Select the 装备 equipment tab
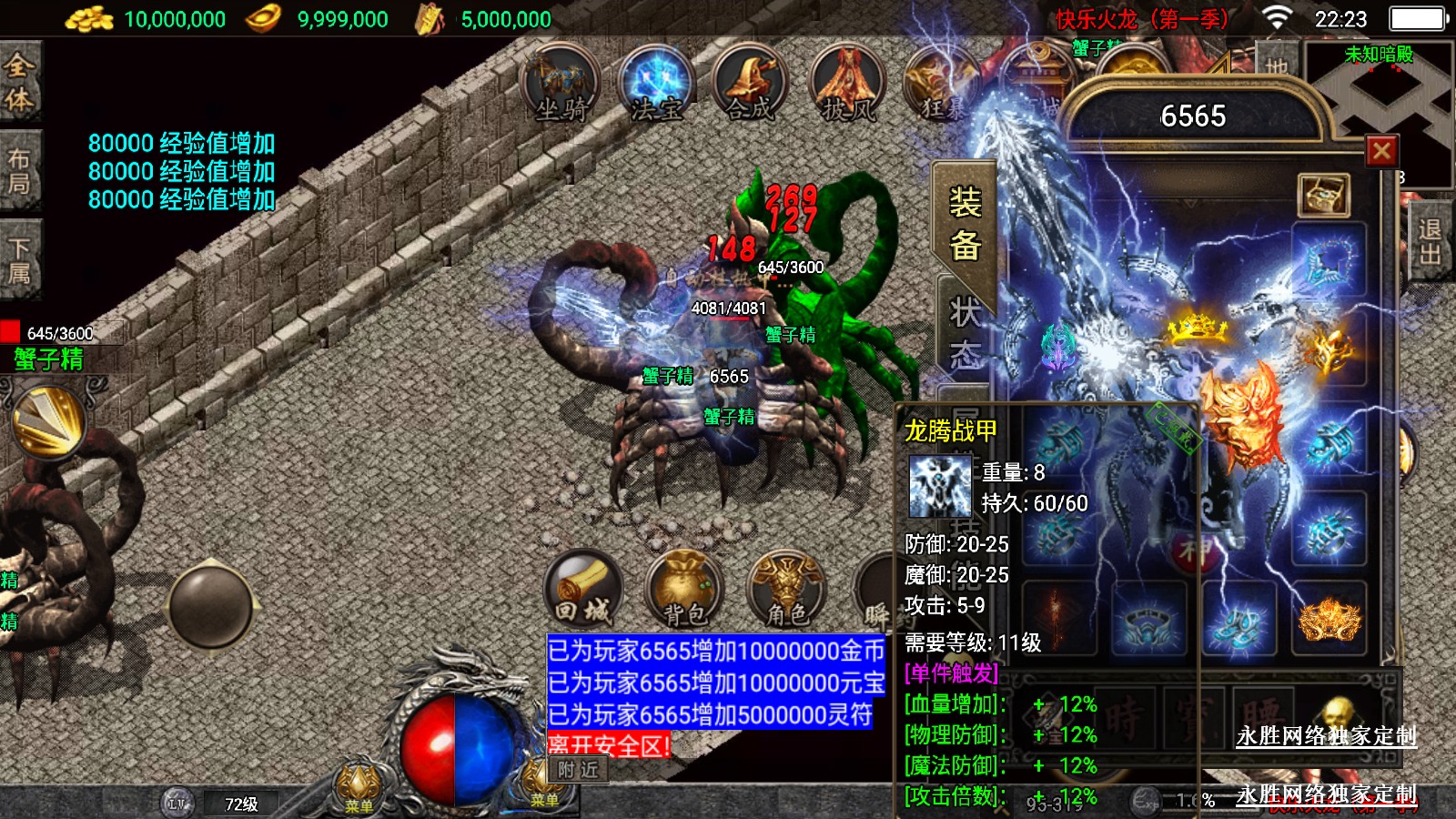 click(965, 224)
